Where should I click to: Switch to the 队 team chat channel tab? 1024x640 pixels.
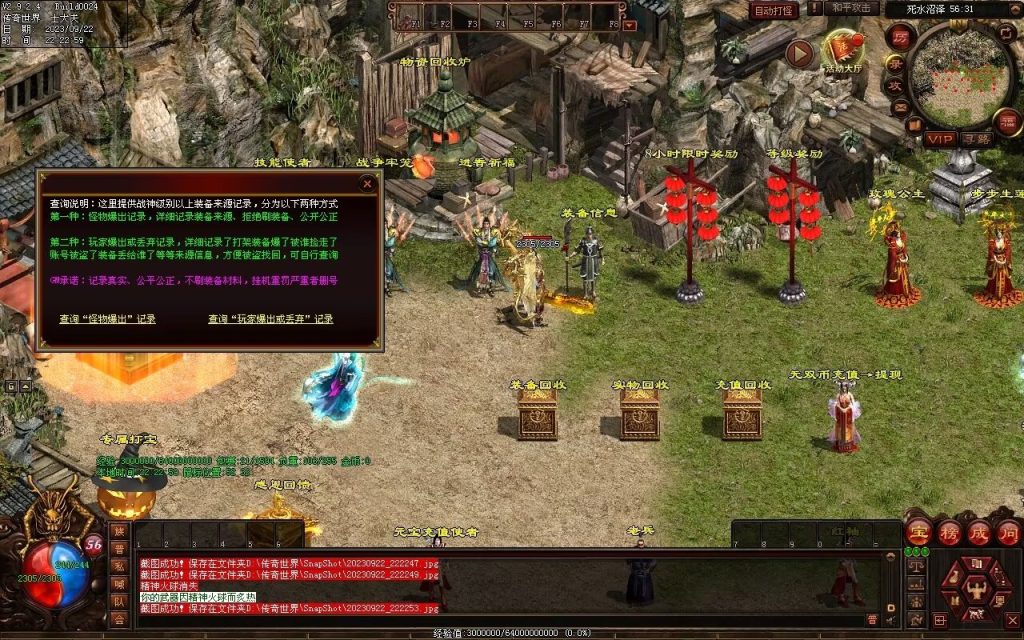[x=119, y=602]
